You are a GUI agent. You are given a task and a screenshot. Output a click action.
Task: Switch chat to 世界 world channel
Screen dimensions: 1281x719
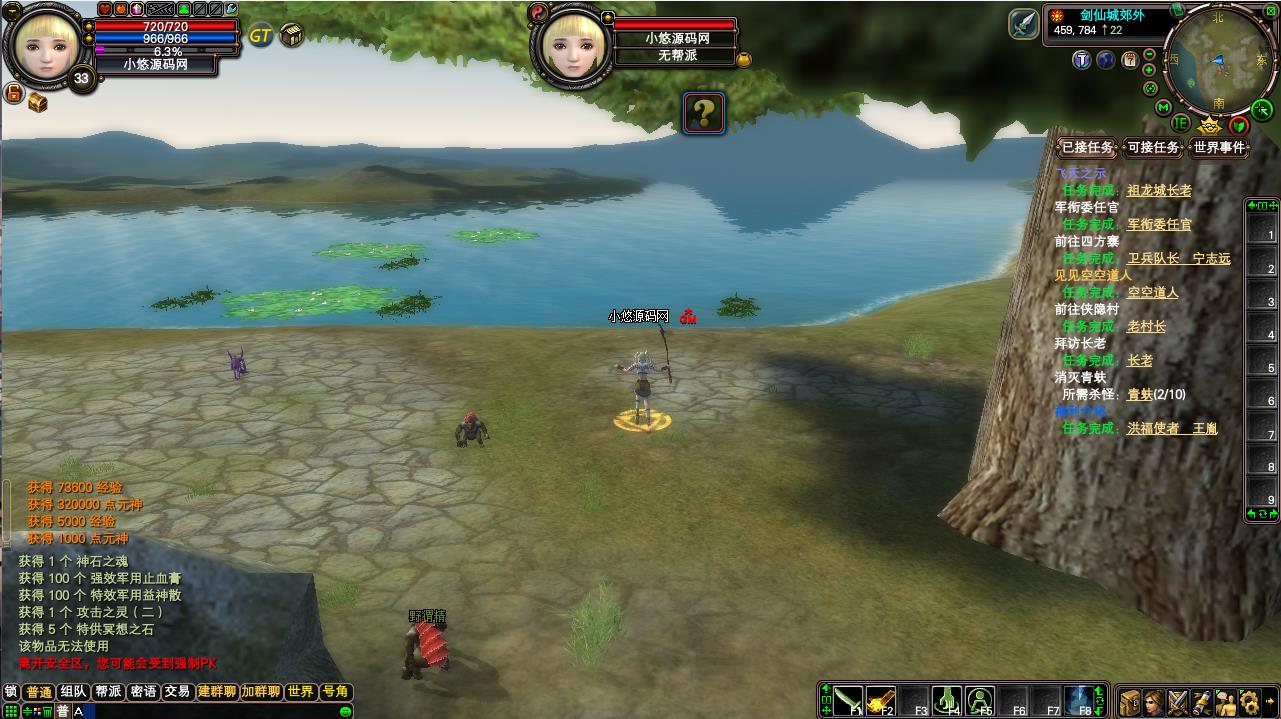(300, 692)
